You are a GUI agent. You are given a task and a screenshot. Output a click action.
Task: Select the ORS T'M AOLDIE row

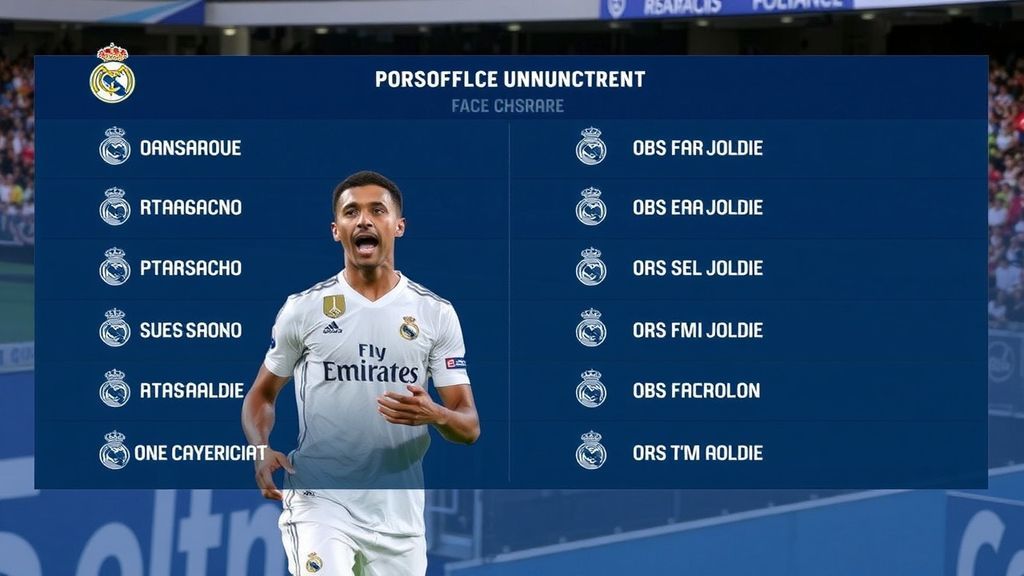pyautogui.click(x=697, y=452)
